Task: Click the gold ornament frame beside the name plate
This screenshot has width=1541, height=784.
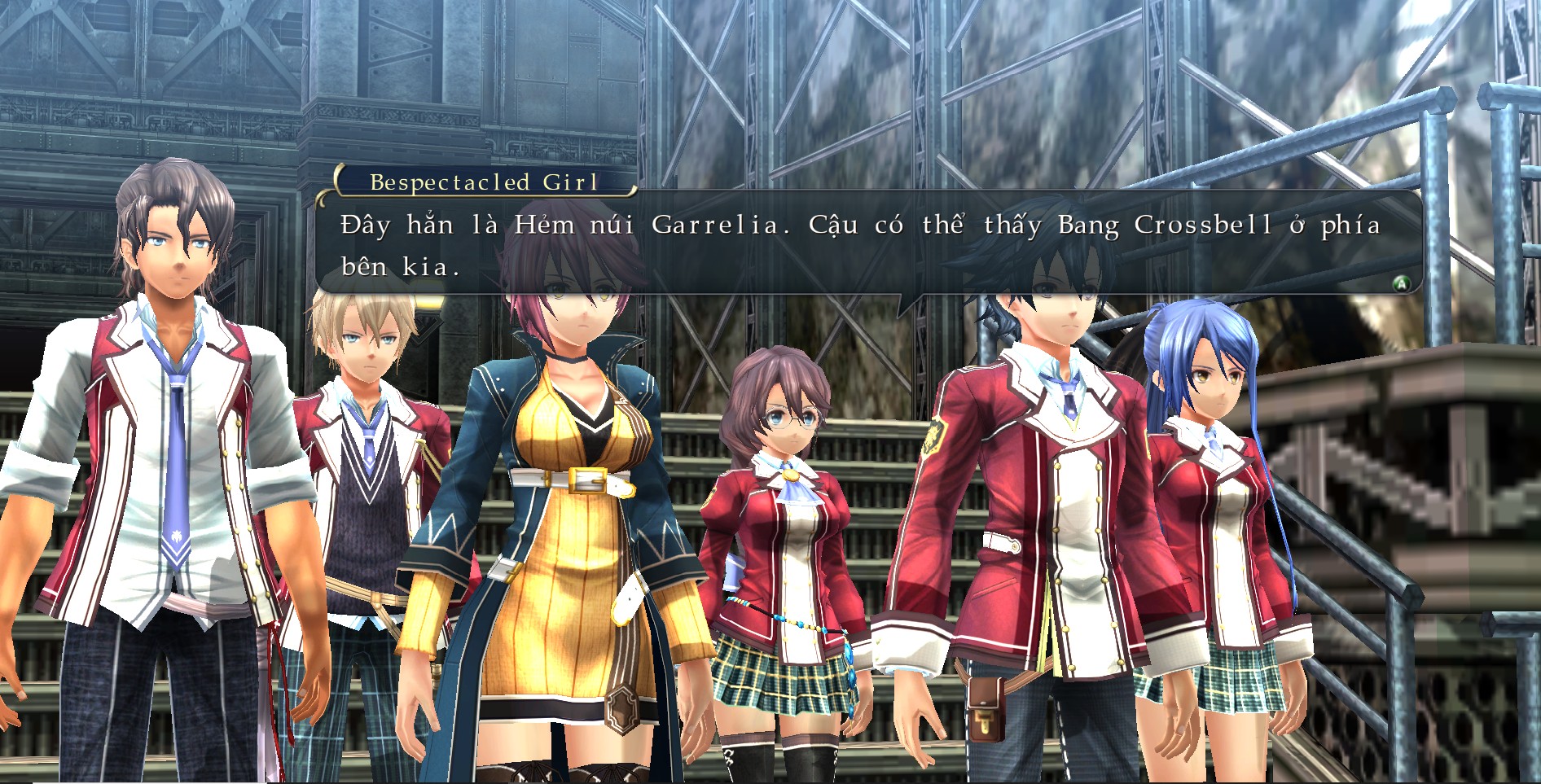Action: click(337, 184)
